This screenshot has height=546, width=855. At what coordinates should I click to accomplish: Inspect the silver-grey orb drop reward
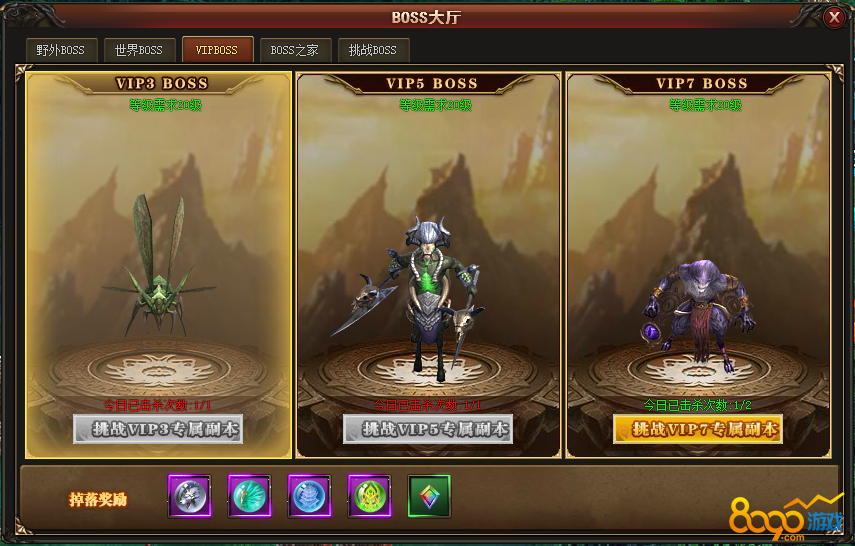tap(189, 496)
